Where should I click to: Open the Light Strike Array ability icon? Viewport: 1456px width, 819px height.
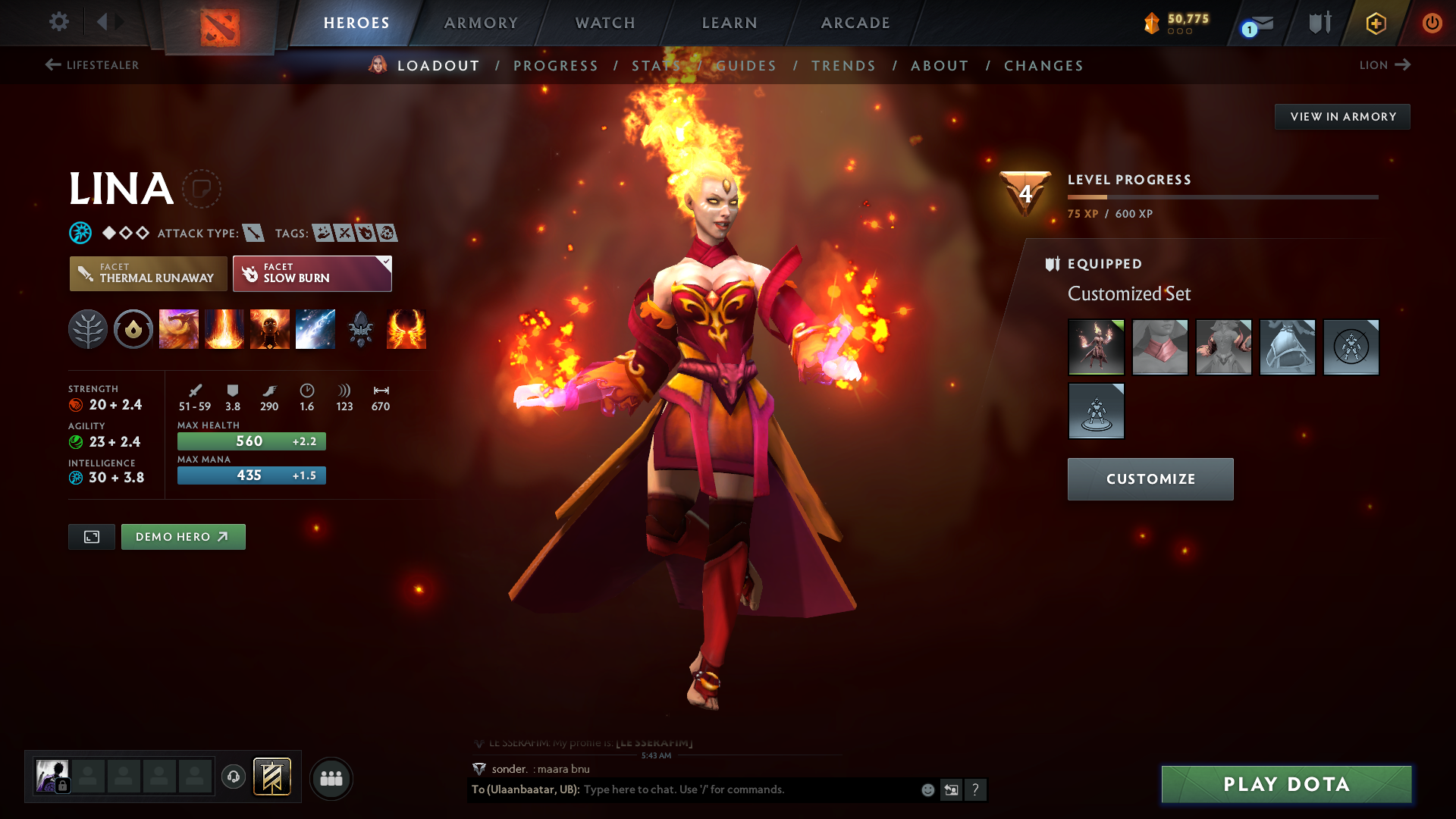point(224,329)
